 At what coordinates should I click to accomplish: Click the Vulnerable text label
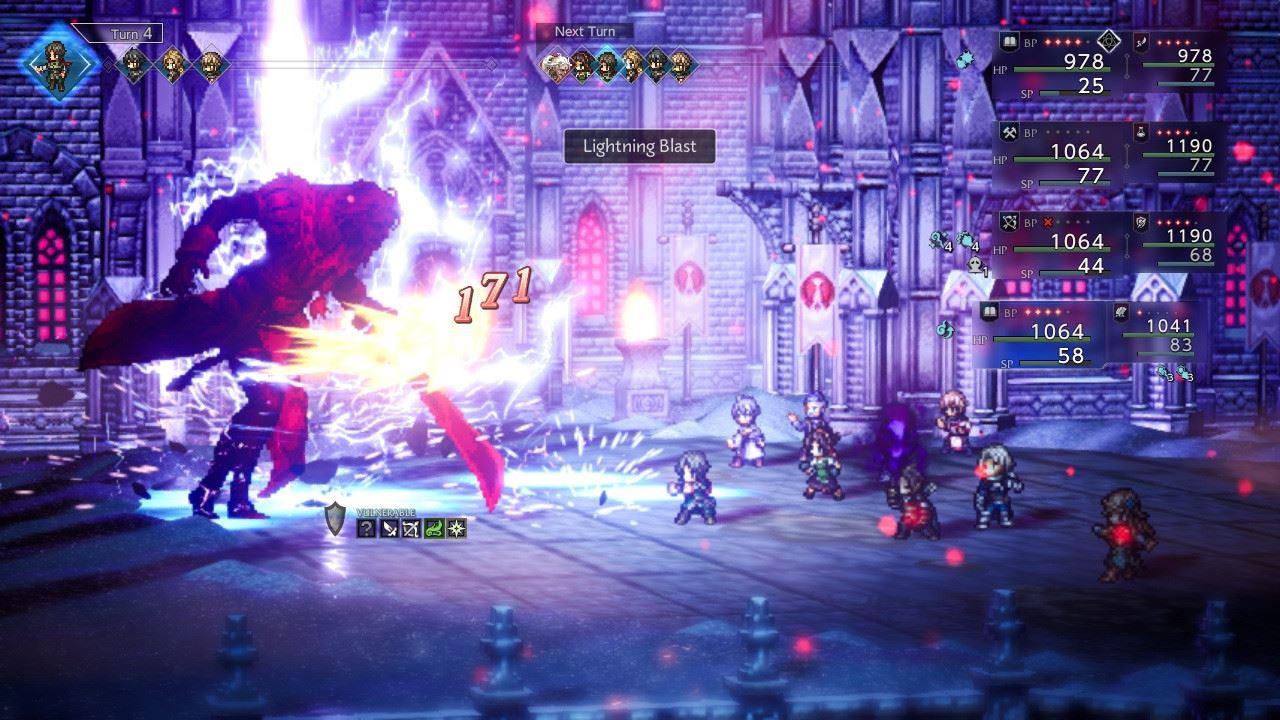pyautogui.click(x=387, y=512)
